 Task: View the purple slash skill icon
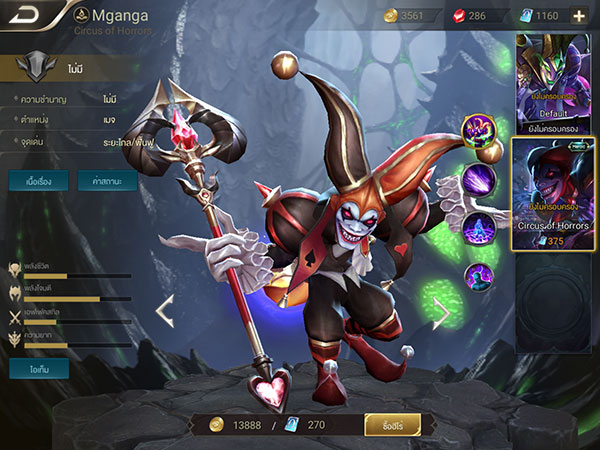click(x=477, y=180)
